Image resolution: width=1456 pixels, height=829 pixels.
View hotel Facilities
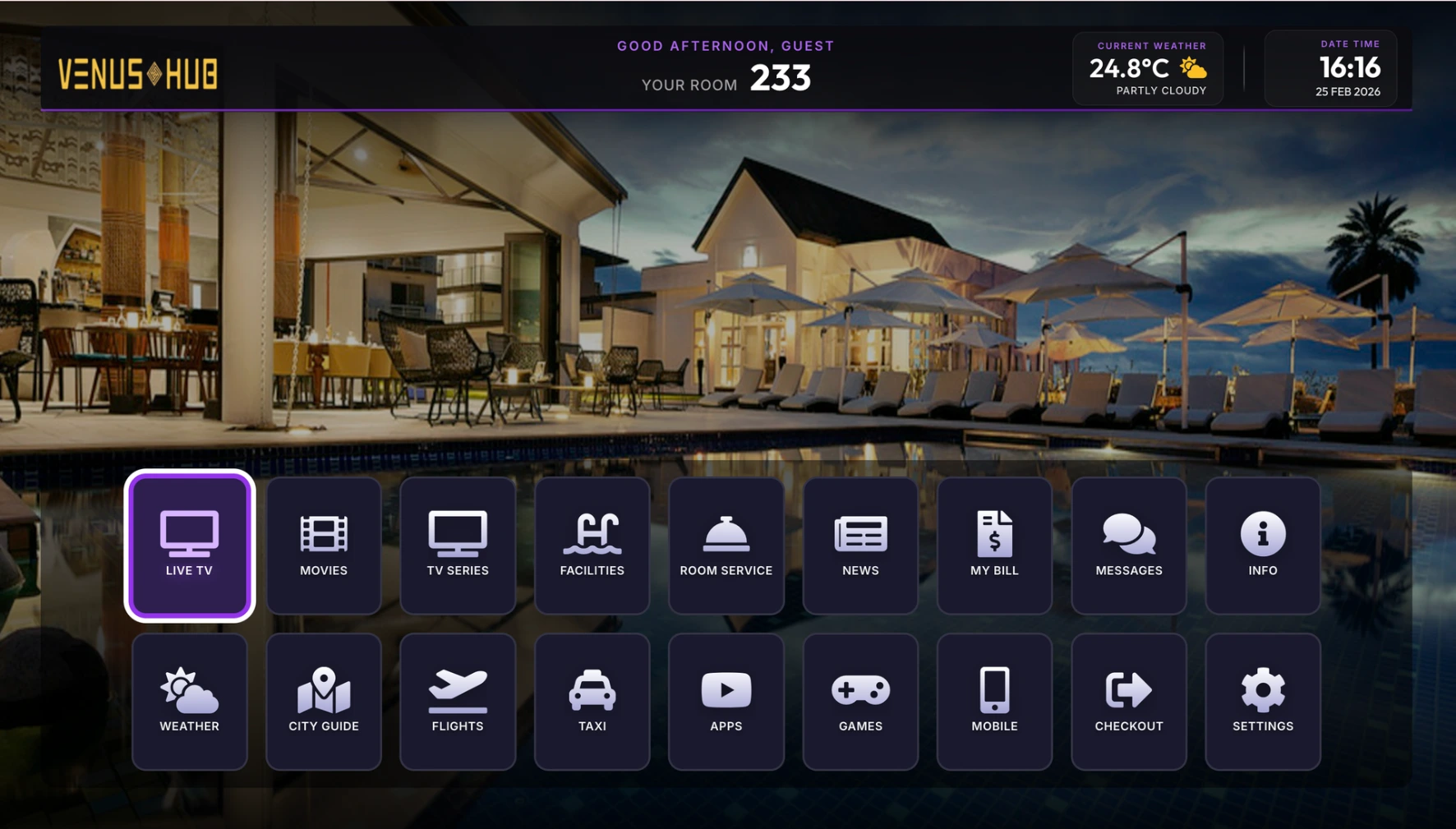pyautogui.click(x=592, y=545)
